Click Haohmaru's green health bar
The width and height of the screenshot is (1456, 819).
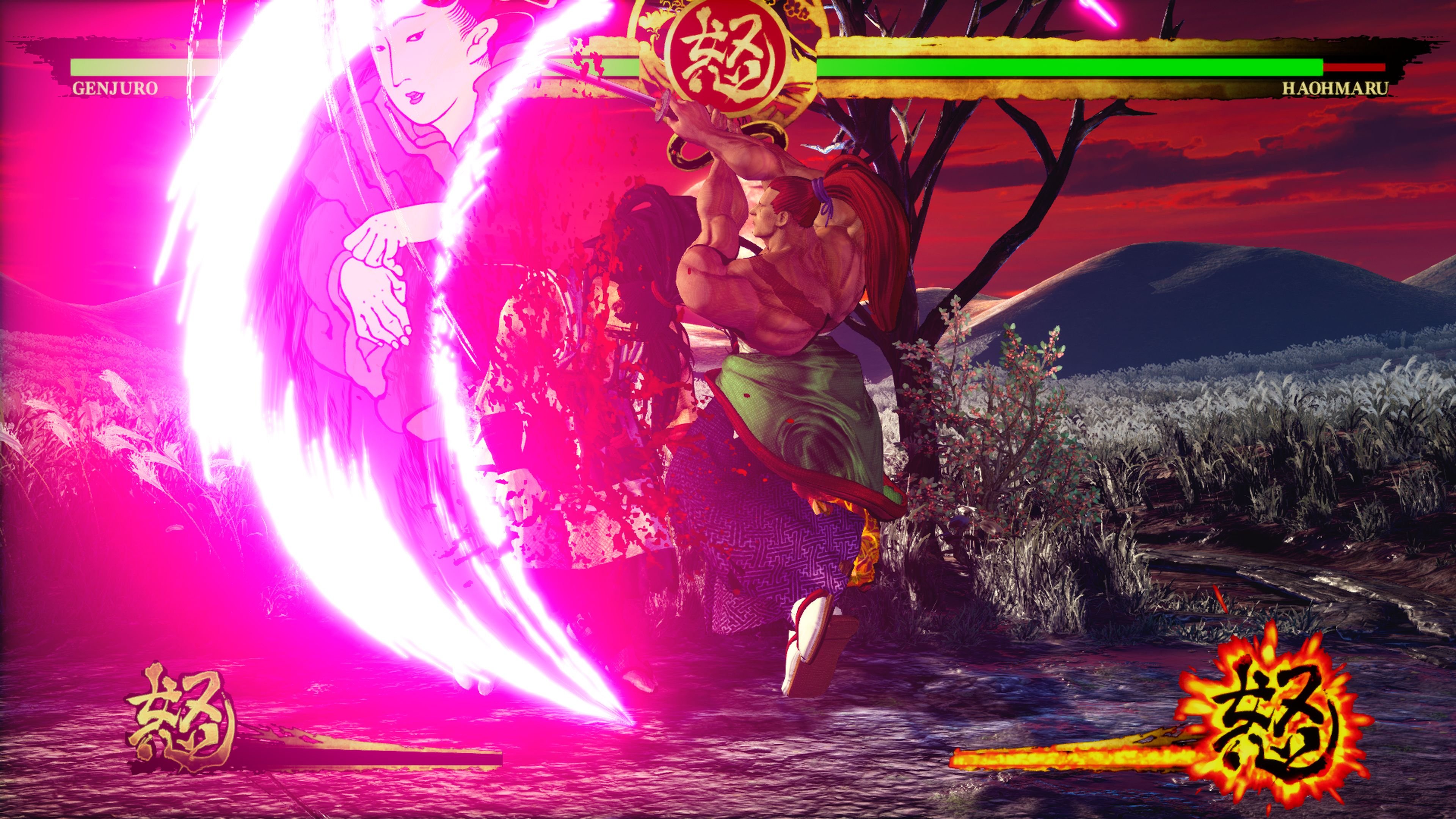pyautogui.click(x=1074, y=68)
